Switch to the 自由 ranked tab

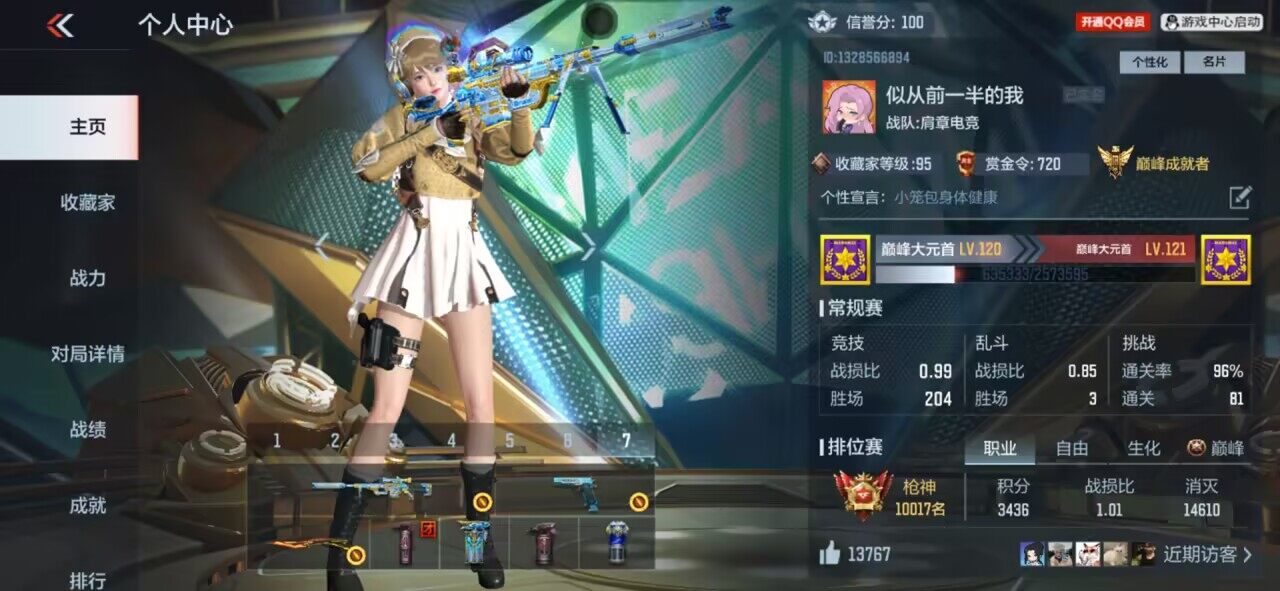[x=1072, y=449]
